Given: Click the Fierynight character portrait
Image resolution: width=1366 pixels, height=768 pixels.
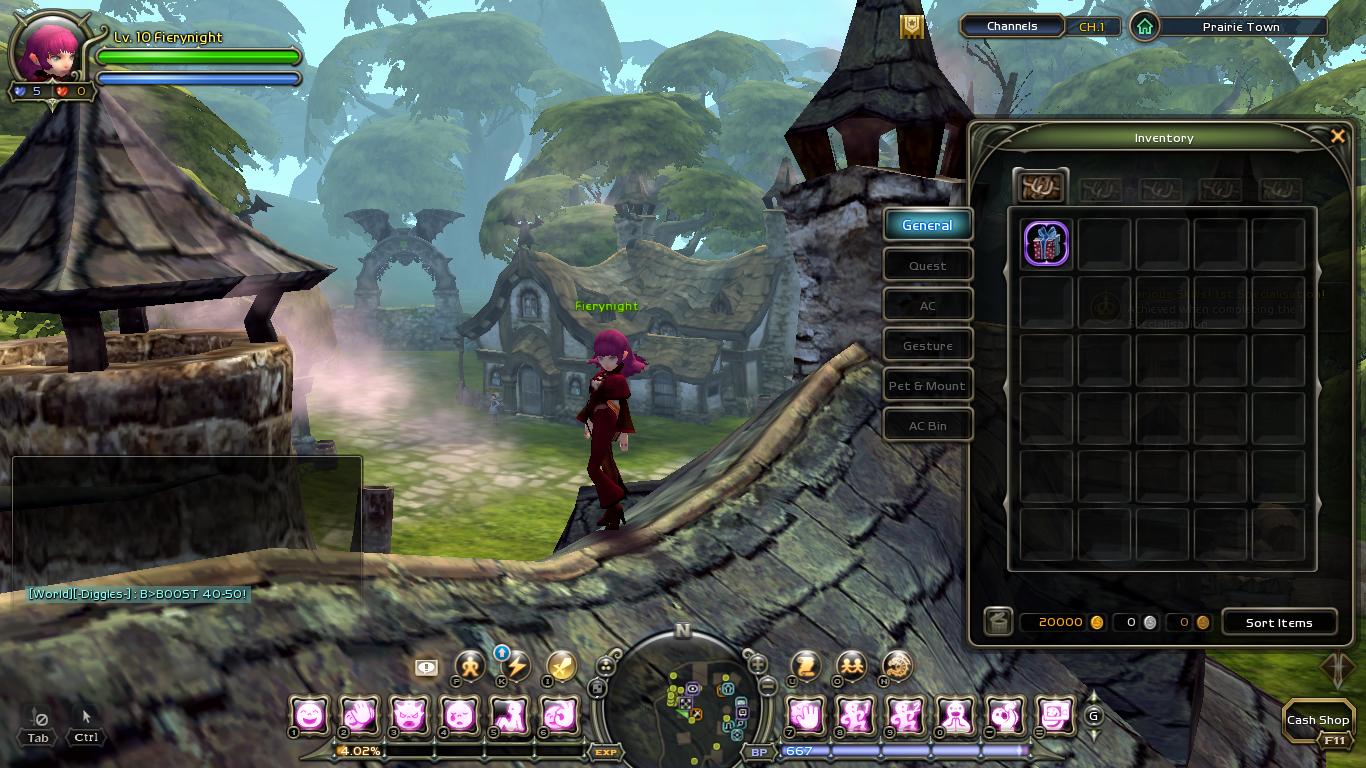Looking at the screenshot, I should [x=50, y=48].
